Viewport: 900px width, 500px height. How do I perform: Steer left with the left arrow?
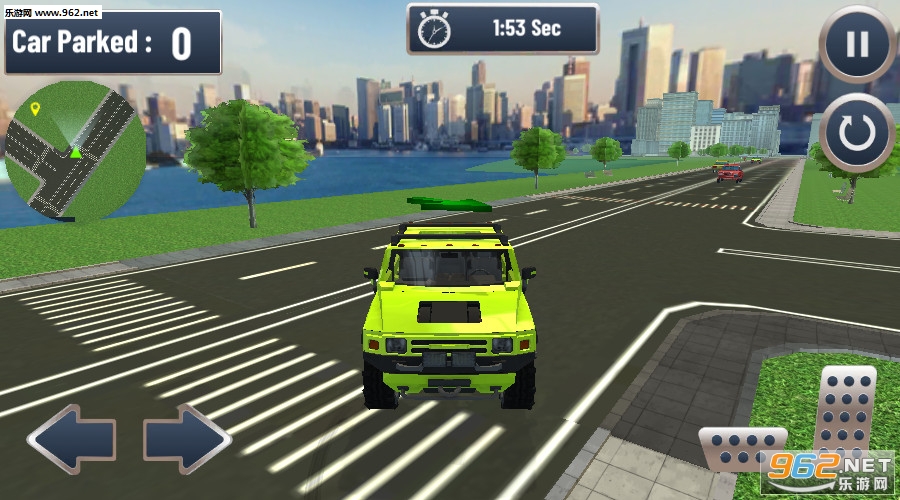(71, 439)
